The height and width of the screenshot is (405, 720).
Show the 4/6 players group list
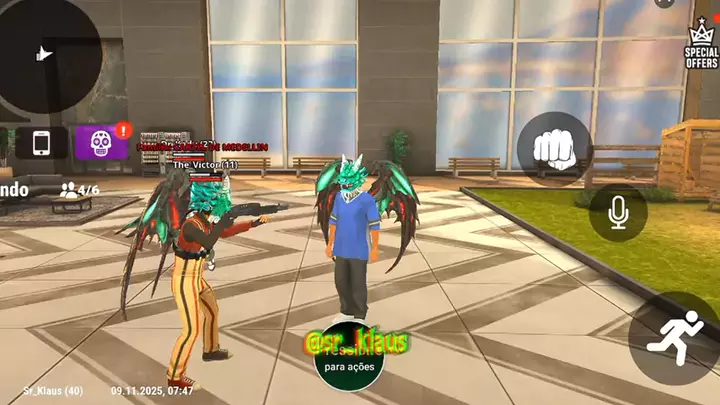80,189
